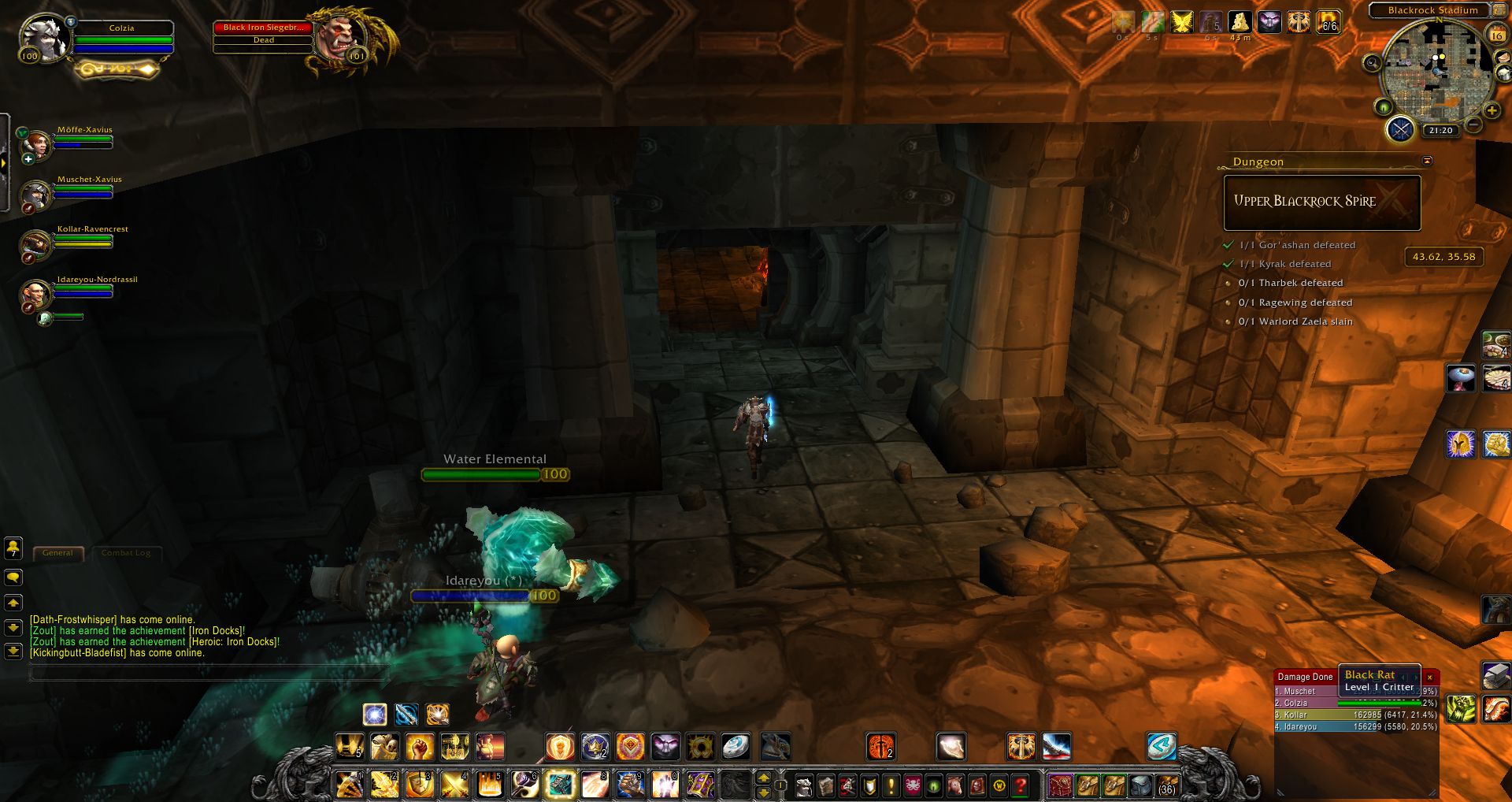Open the minimap tracking magnifier button
The image size is (1512, 802).
coord(1373,63)
